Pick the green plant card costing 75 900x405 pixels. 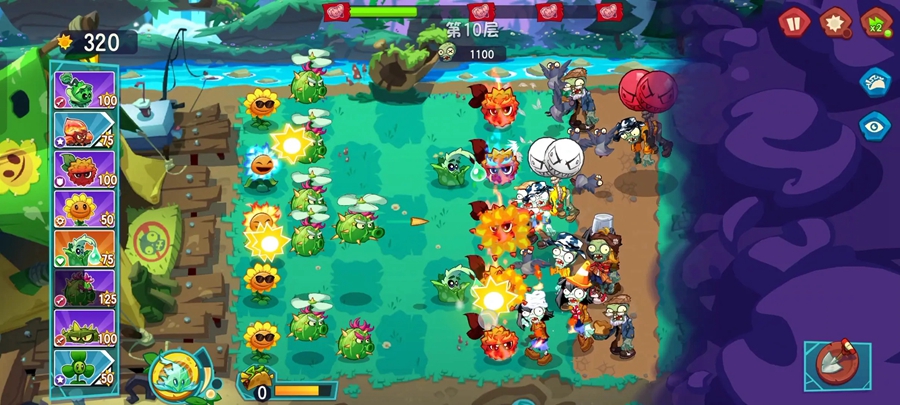point(86,248)
